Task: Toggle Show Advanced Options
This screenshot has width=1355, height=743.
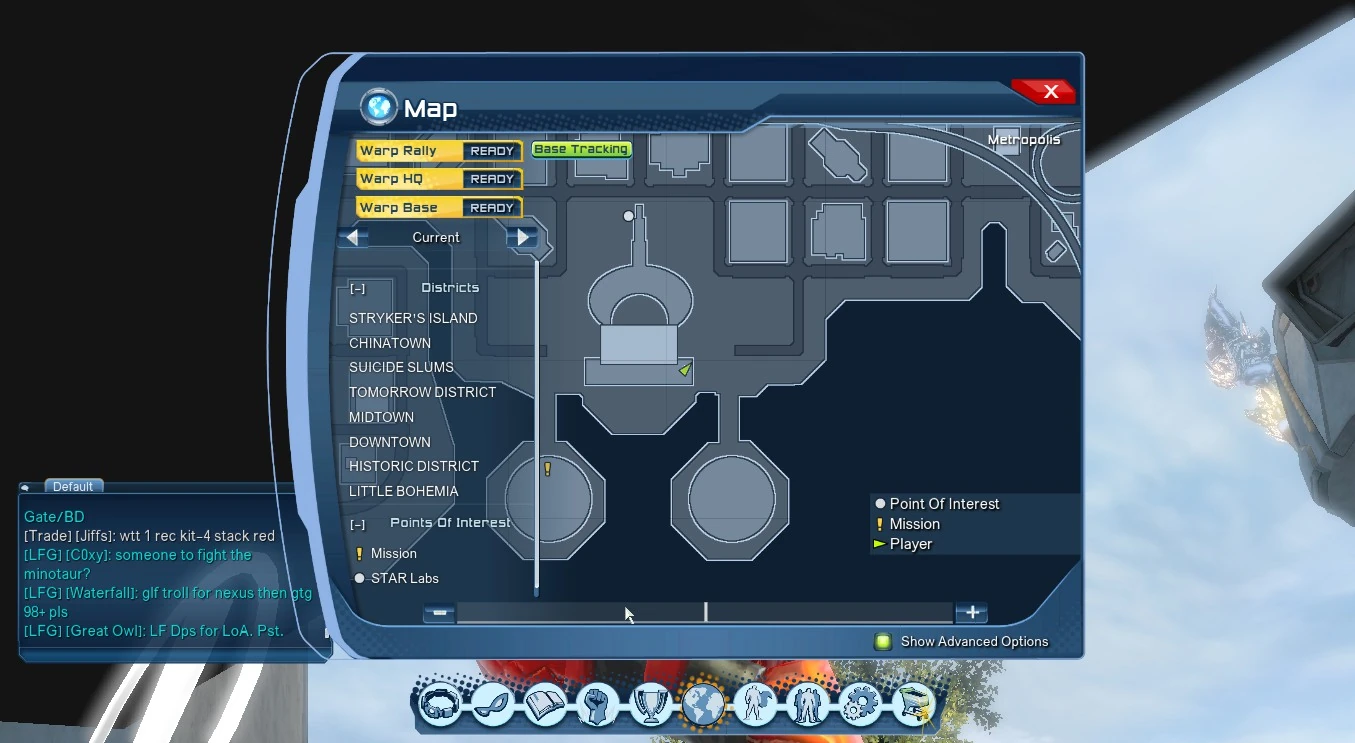Action: [884, 642]
